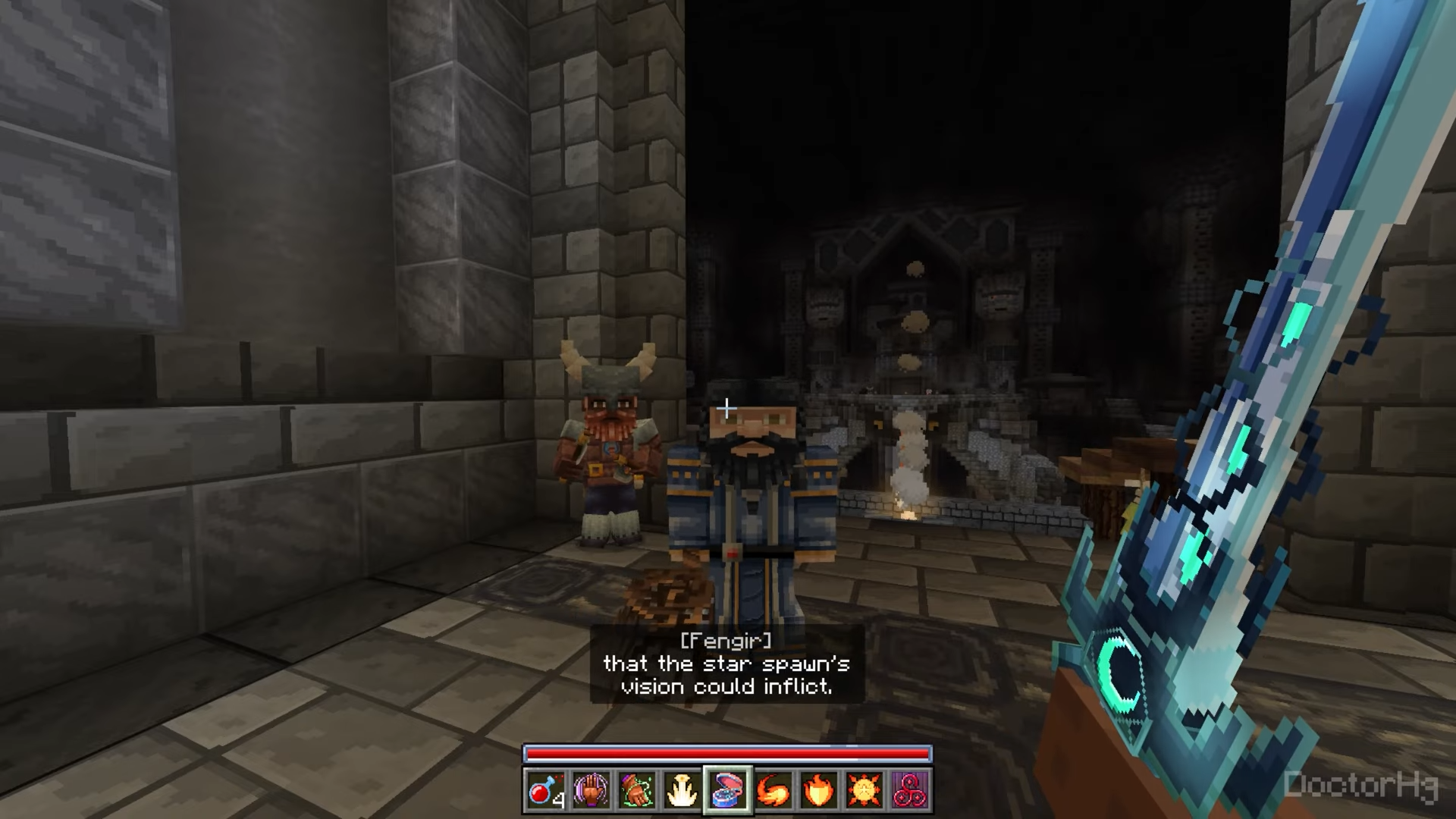
Task: Select the blazing sun spell slot
Action: [x=864, y=791]
